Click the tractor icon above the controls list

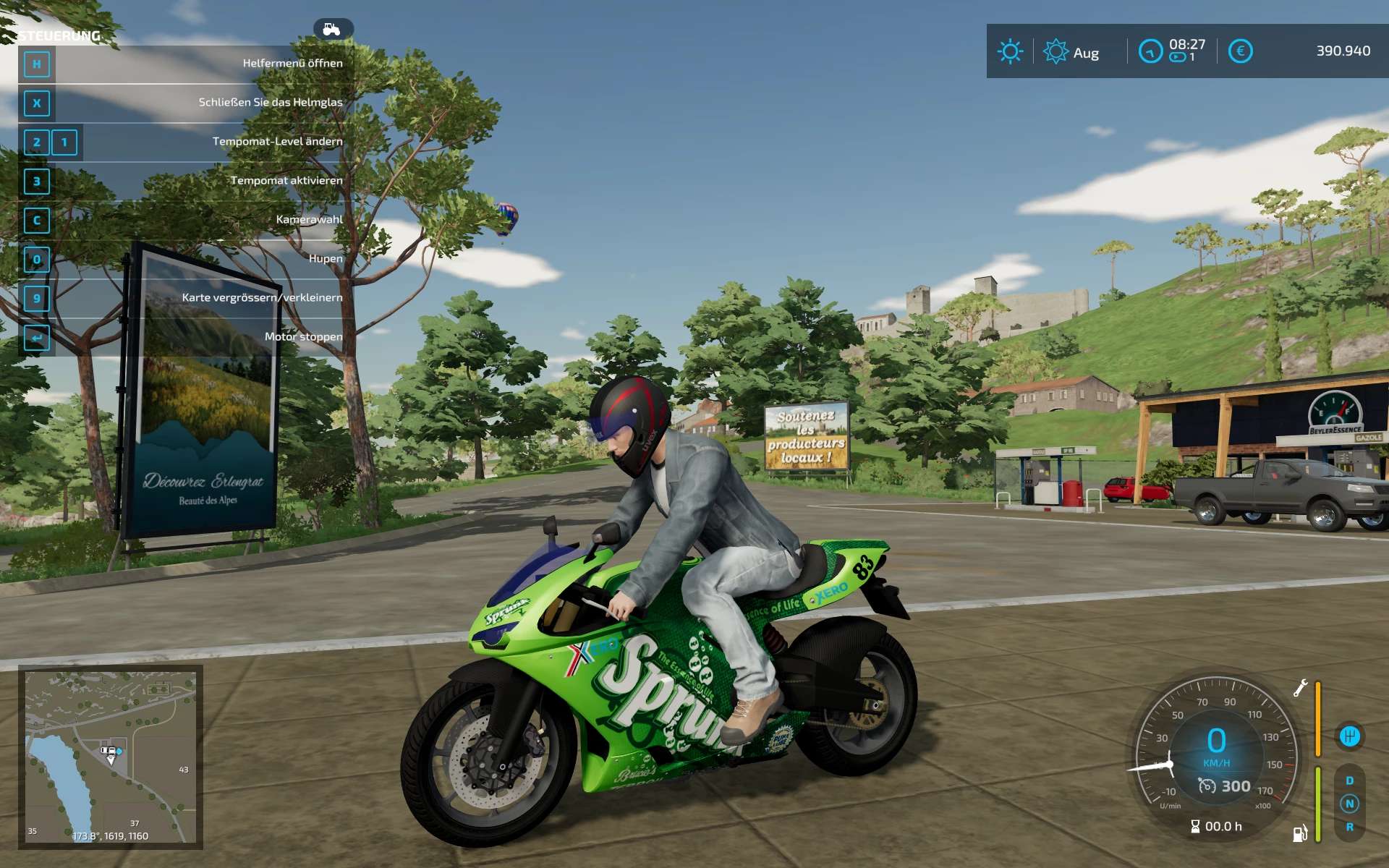pos(332,29)
